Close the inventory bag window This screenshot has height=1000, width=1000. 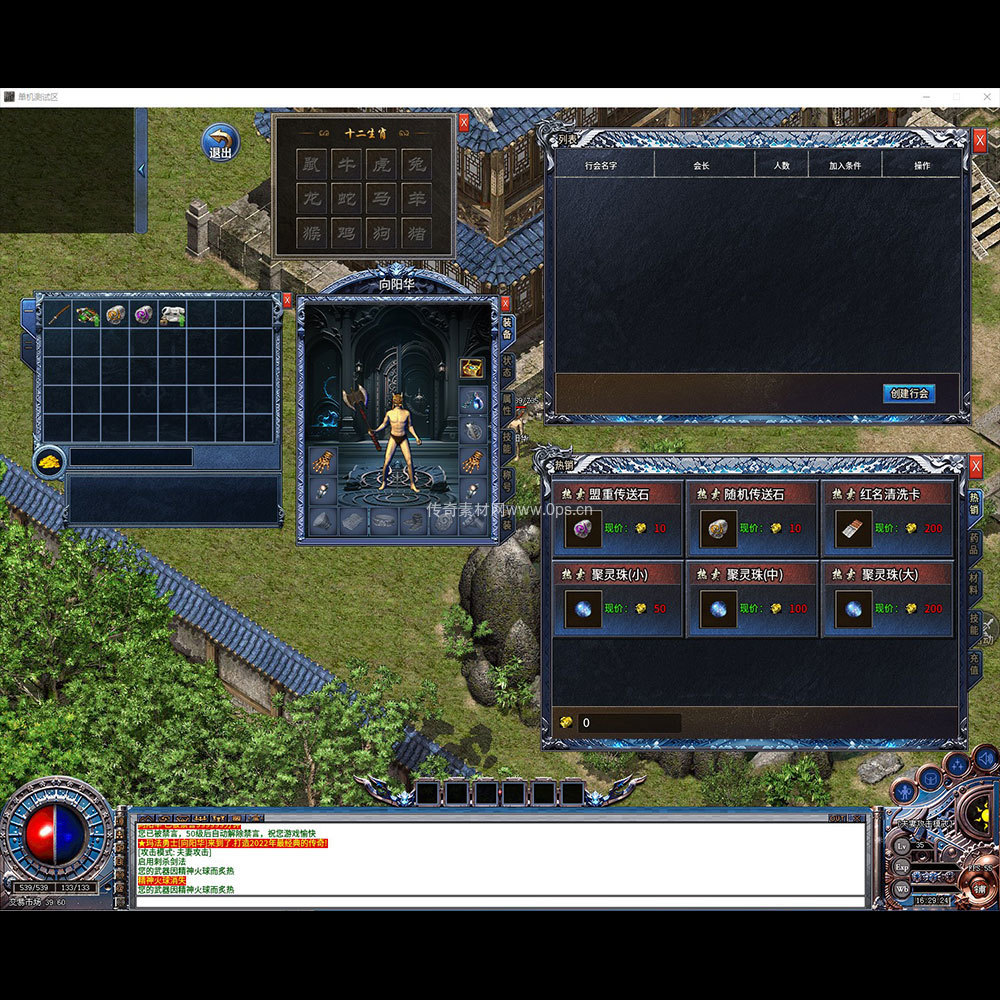click(x=287, y=300)
